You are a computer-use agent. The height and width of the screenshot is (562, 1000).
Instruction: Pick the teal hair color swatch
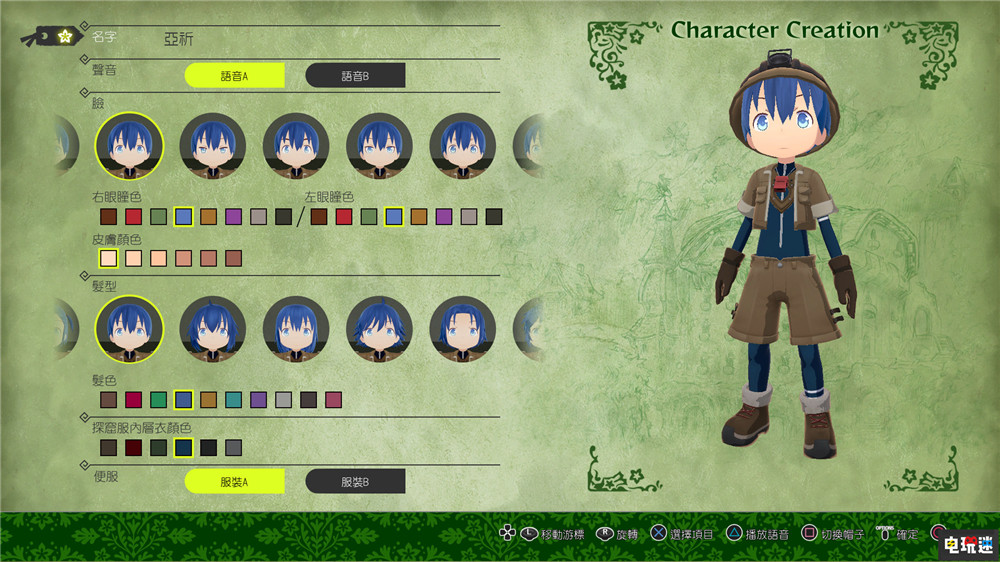[x=234, y=400]
